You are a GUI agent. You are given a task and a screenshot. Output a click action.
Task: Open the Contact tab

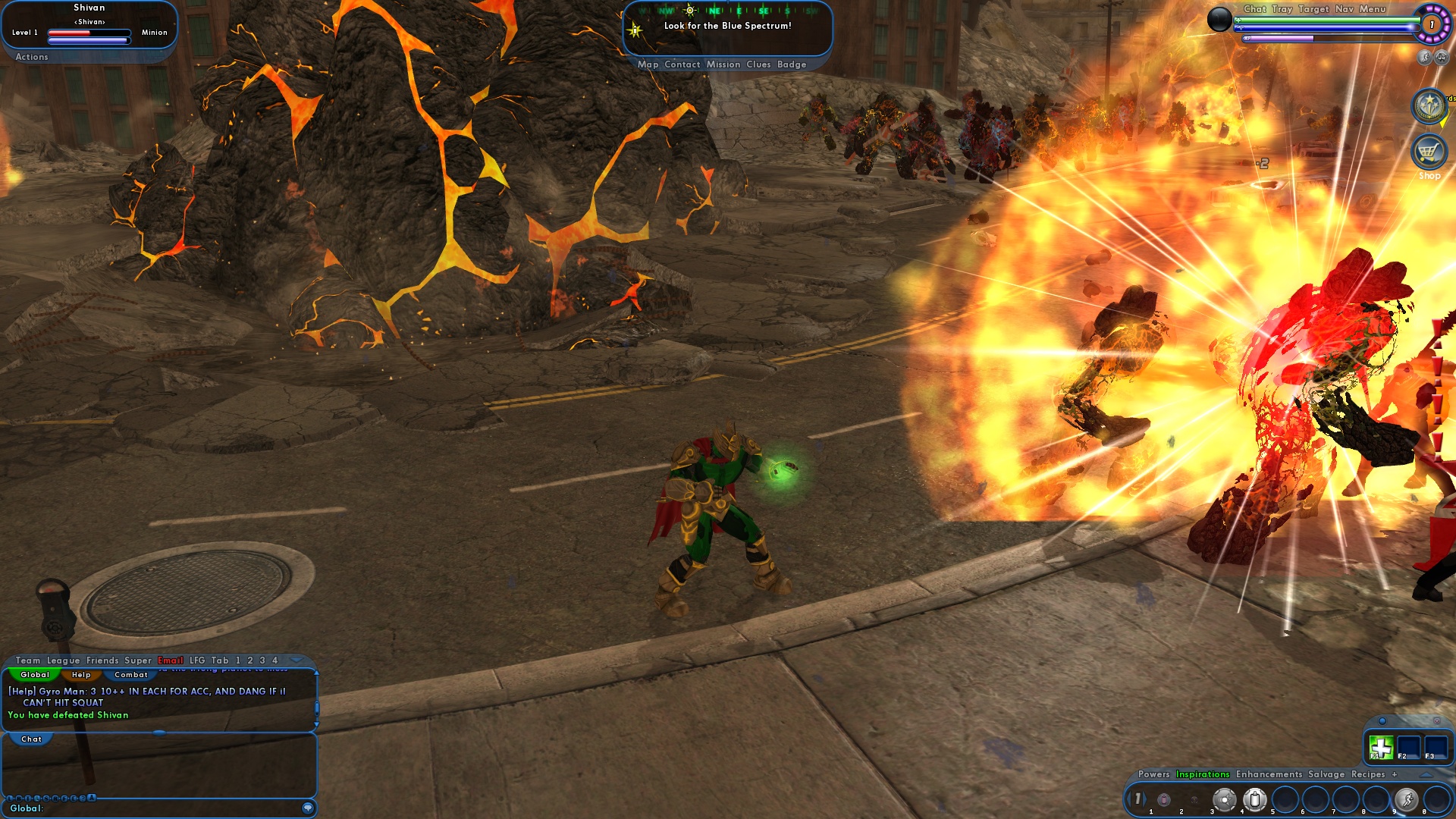(x=682, y=64)
